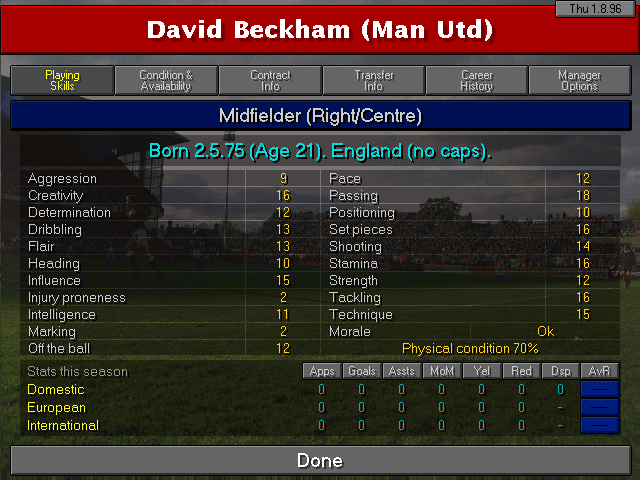640x480 pixels.
Task: Select the European stats row label
Action: [57, 407]
